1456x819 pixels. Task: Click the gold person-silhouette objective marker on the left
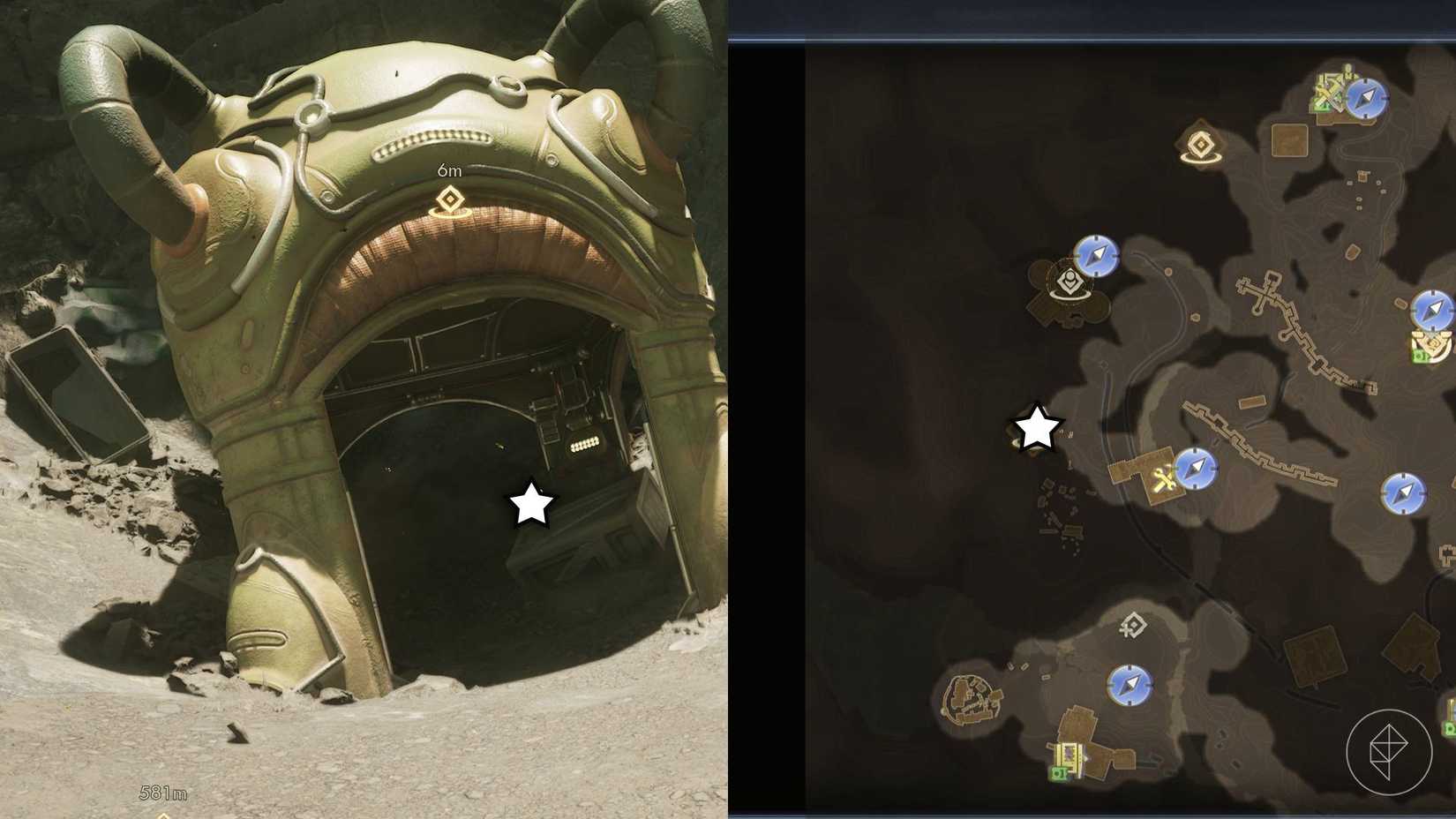[1068, 282]
